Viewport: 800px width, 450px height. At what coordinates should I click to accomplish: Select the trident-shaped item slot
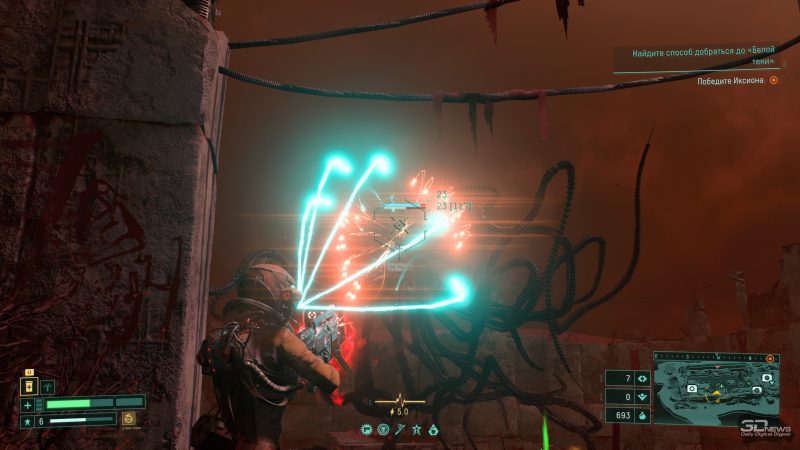(x=47, y=384)
